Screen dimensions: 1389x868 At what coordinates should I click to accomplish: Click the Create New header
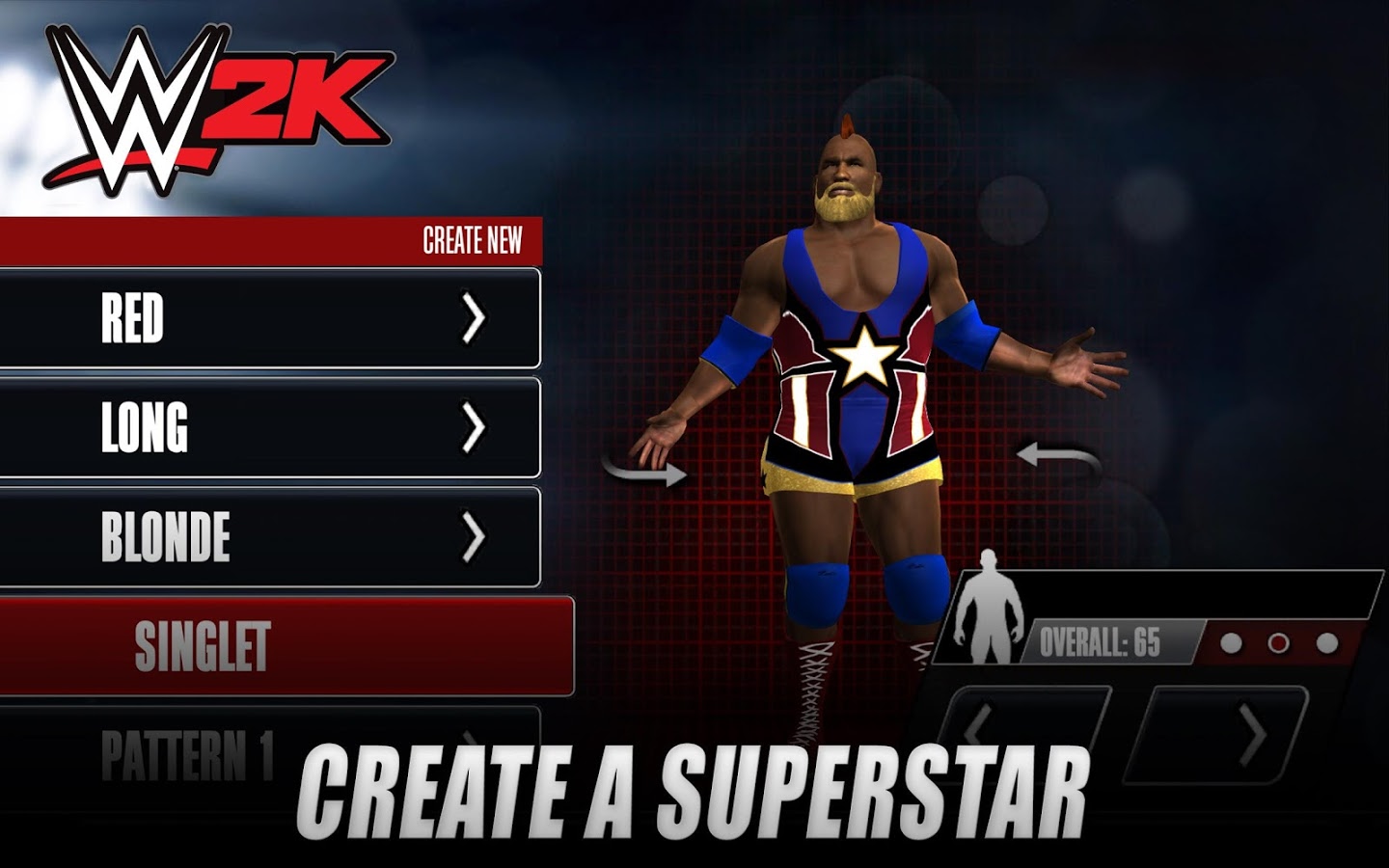coord(472,241)
